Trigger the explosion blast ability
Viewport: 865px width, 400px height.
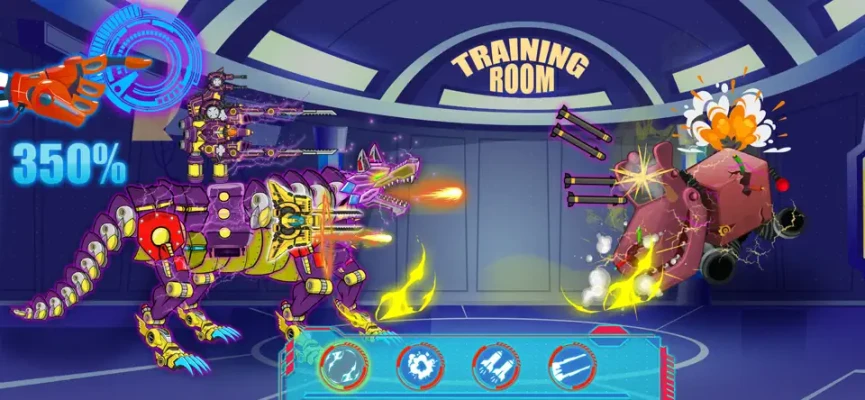[418, 367]
